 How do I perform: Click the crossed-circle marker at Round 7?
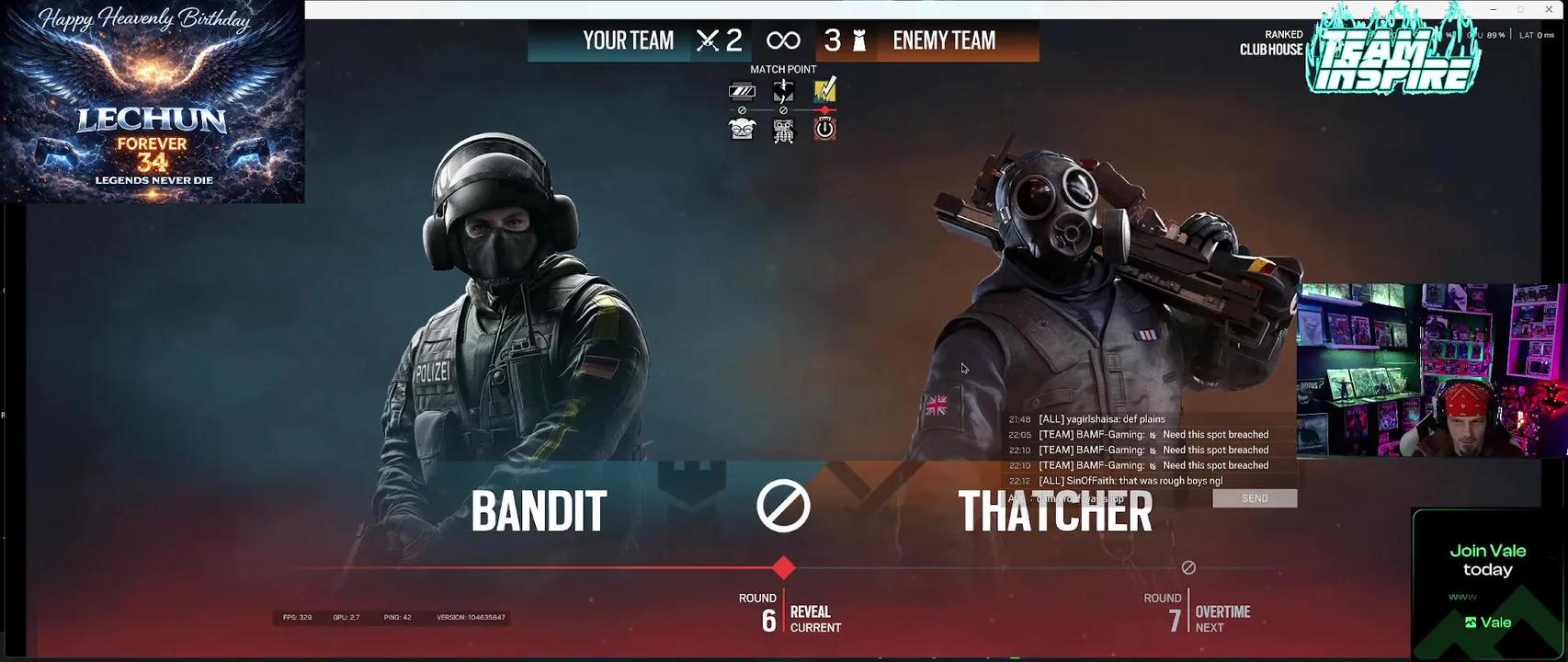1188,567
